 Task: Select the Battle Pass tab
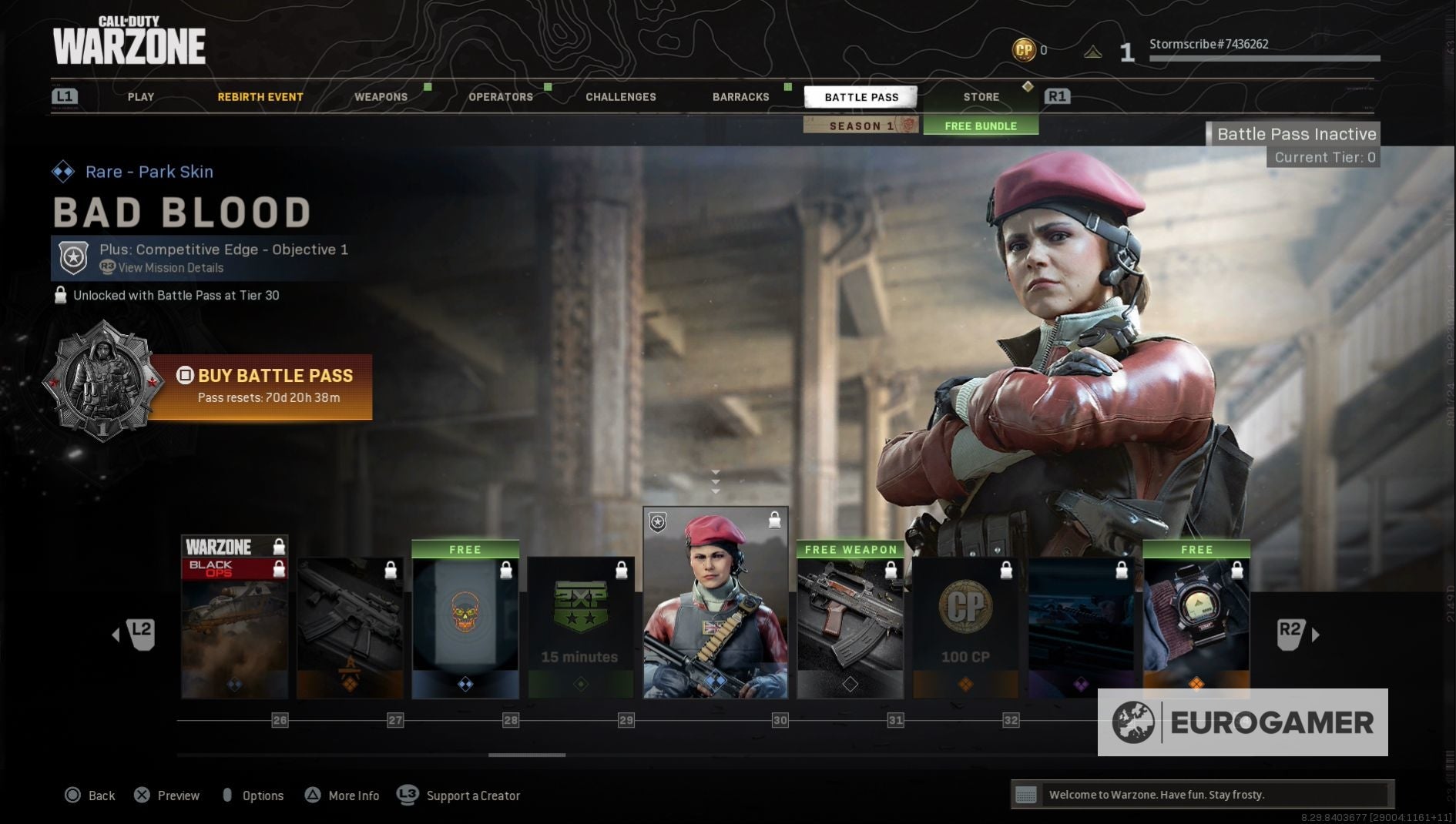click(861, 97)
